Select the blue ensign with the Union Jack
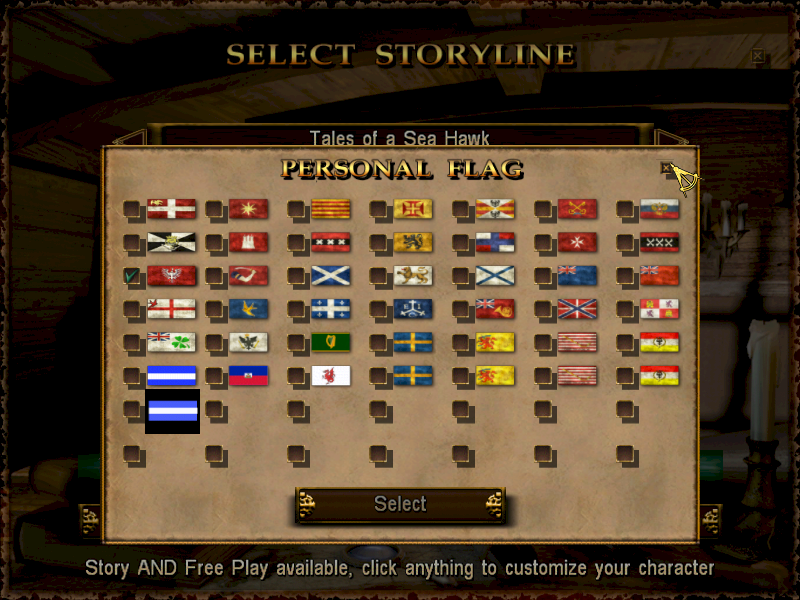The height and width of the screenshot is (600, 800). 576,275
